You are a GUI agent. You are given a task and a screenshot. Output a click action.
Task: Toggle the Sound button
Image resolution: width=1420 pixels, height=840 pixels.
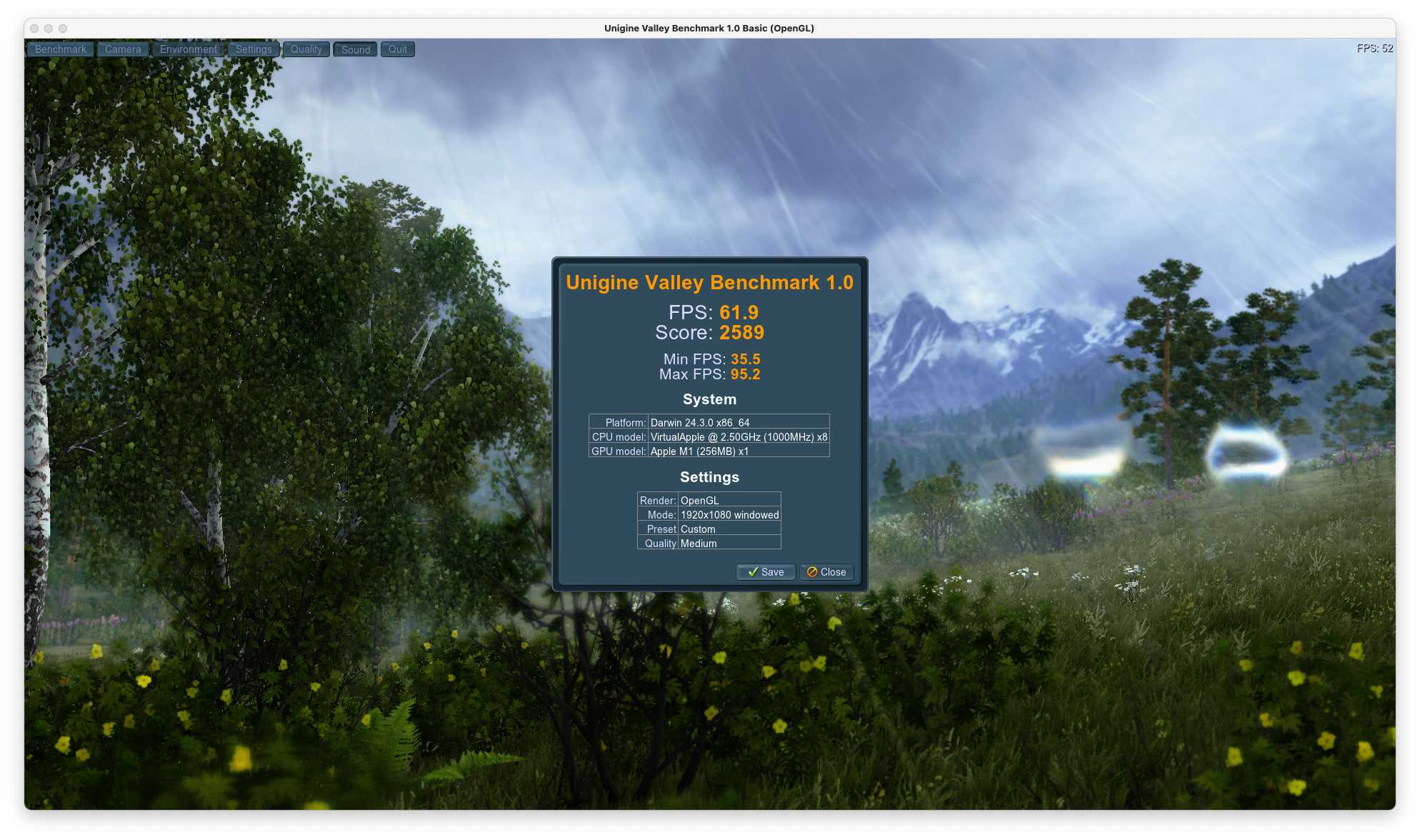pos(356,49)
